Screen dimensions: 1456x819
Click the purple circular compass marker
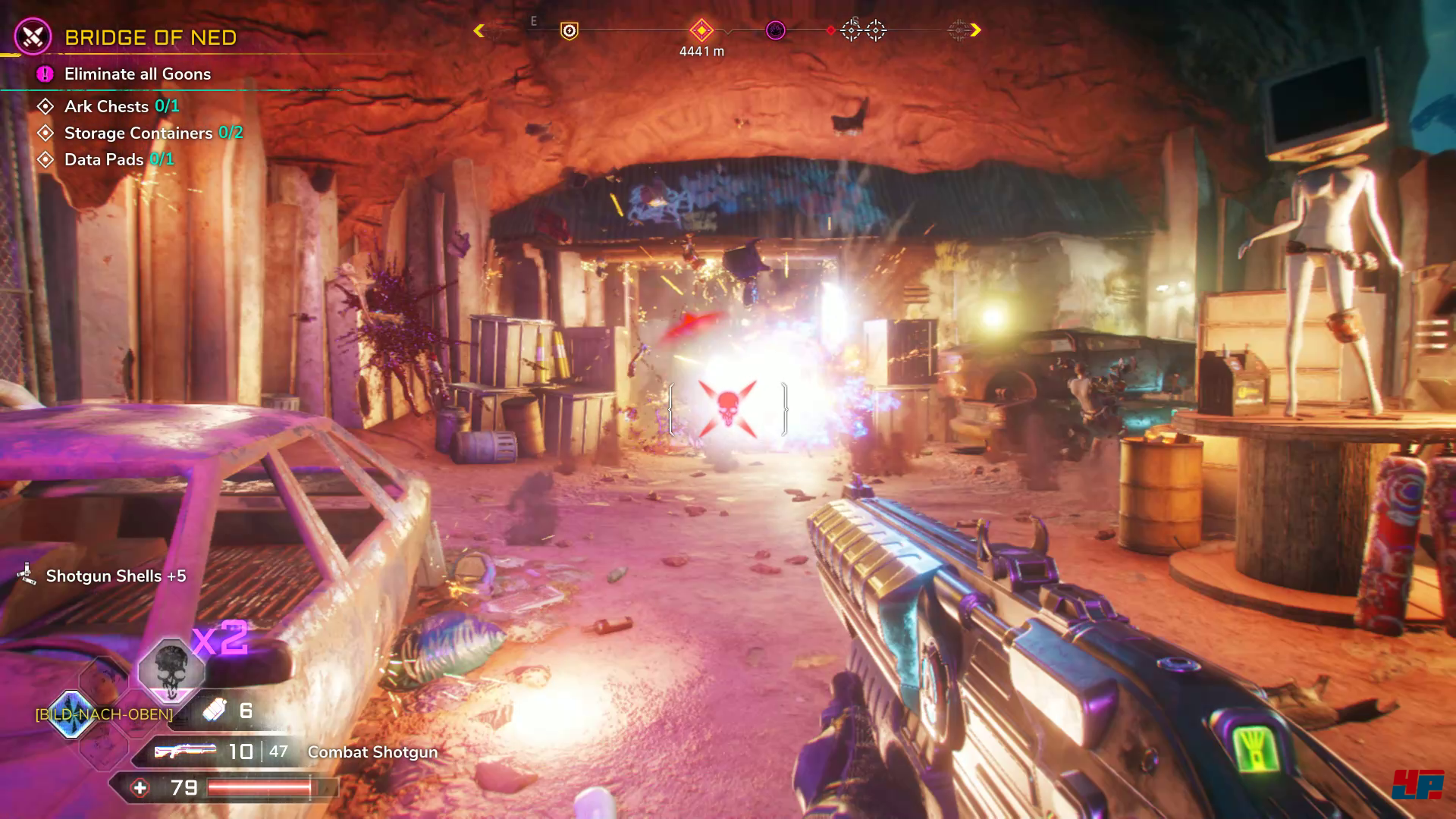pos(775,30)
